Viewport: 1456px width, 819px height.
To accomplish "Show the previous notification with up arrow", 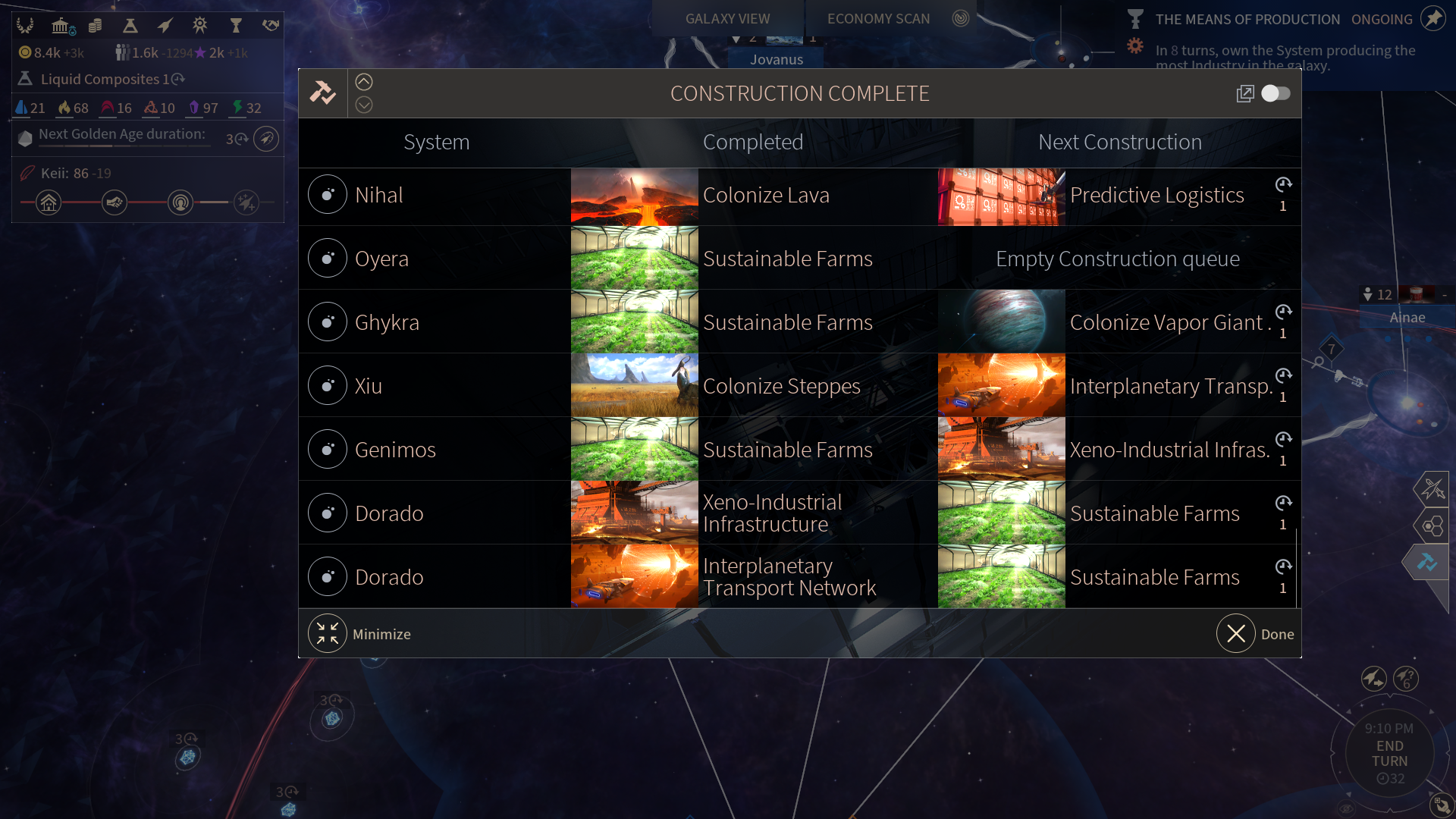I will (364, 82).
